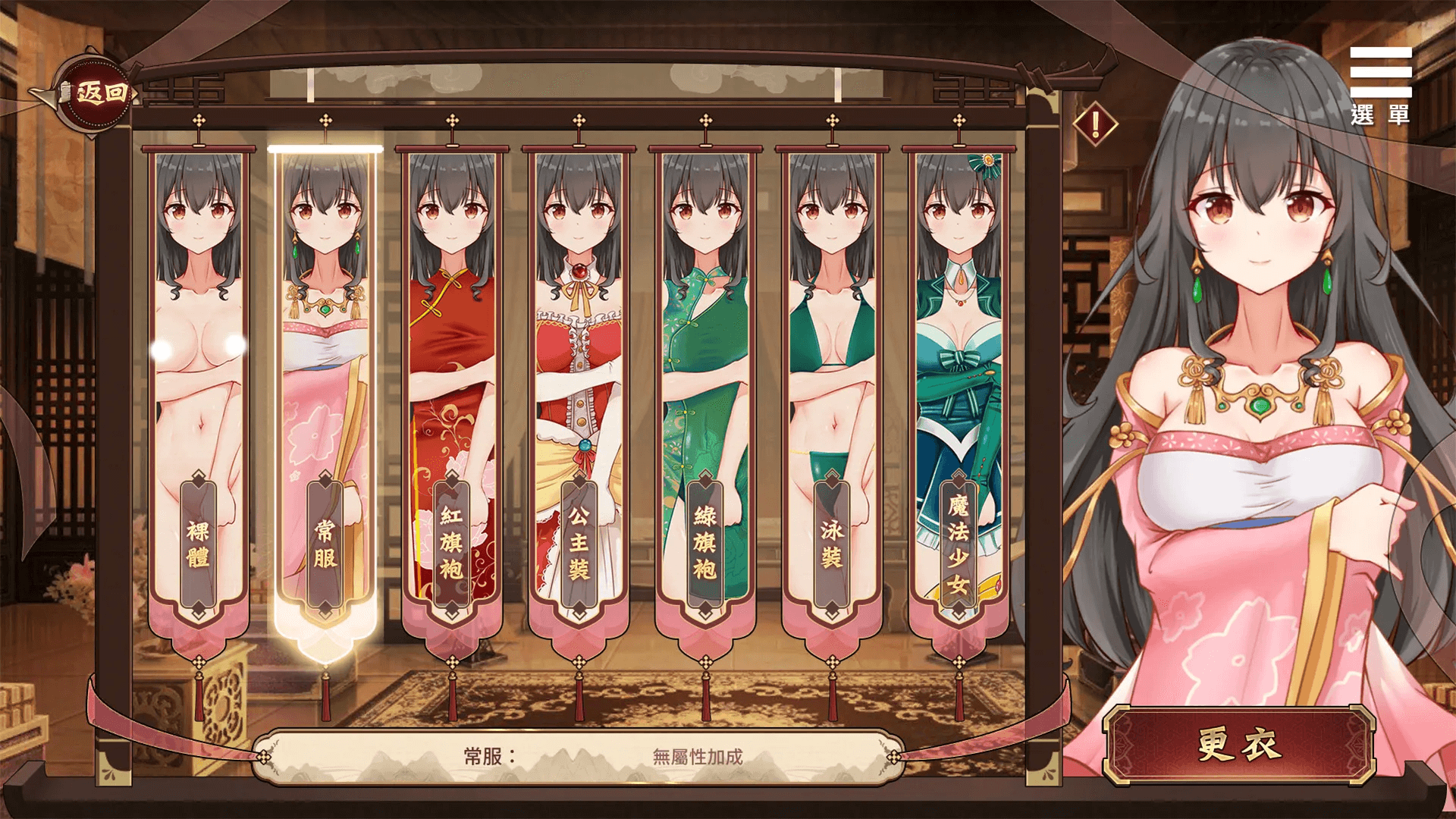Choose the 綠旗袍 green cheongsam banner
Viewport: 1456px width, 819px height.
tap(705, 394)
